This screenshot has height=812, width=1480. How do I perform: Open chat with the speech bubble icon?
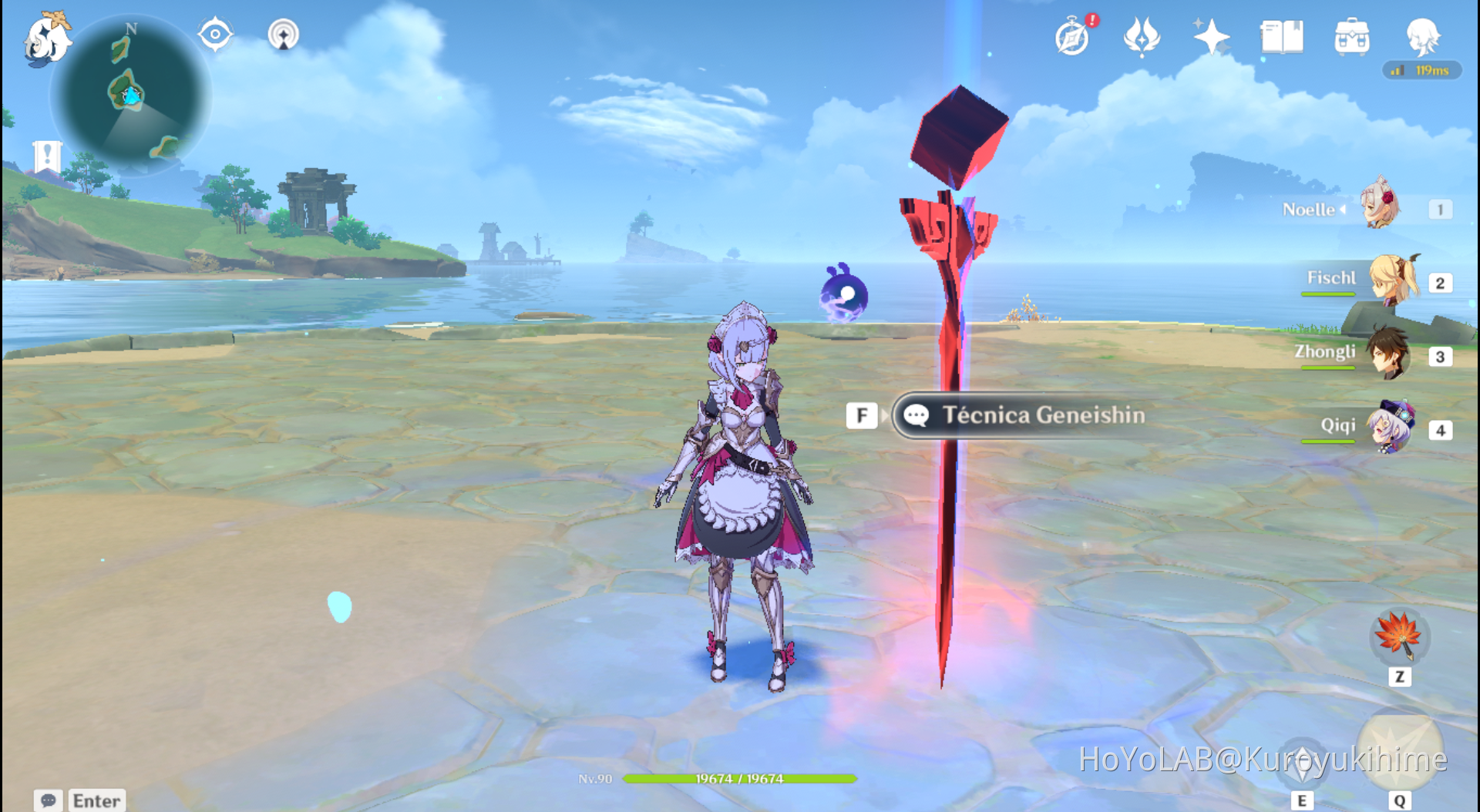click(x=48, y=801)
